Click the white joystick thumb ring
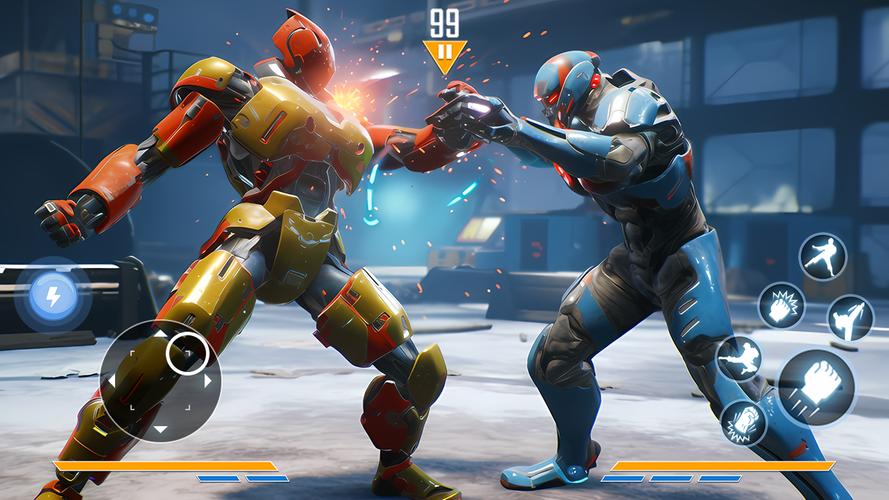 click(187, 353)
